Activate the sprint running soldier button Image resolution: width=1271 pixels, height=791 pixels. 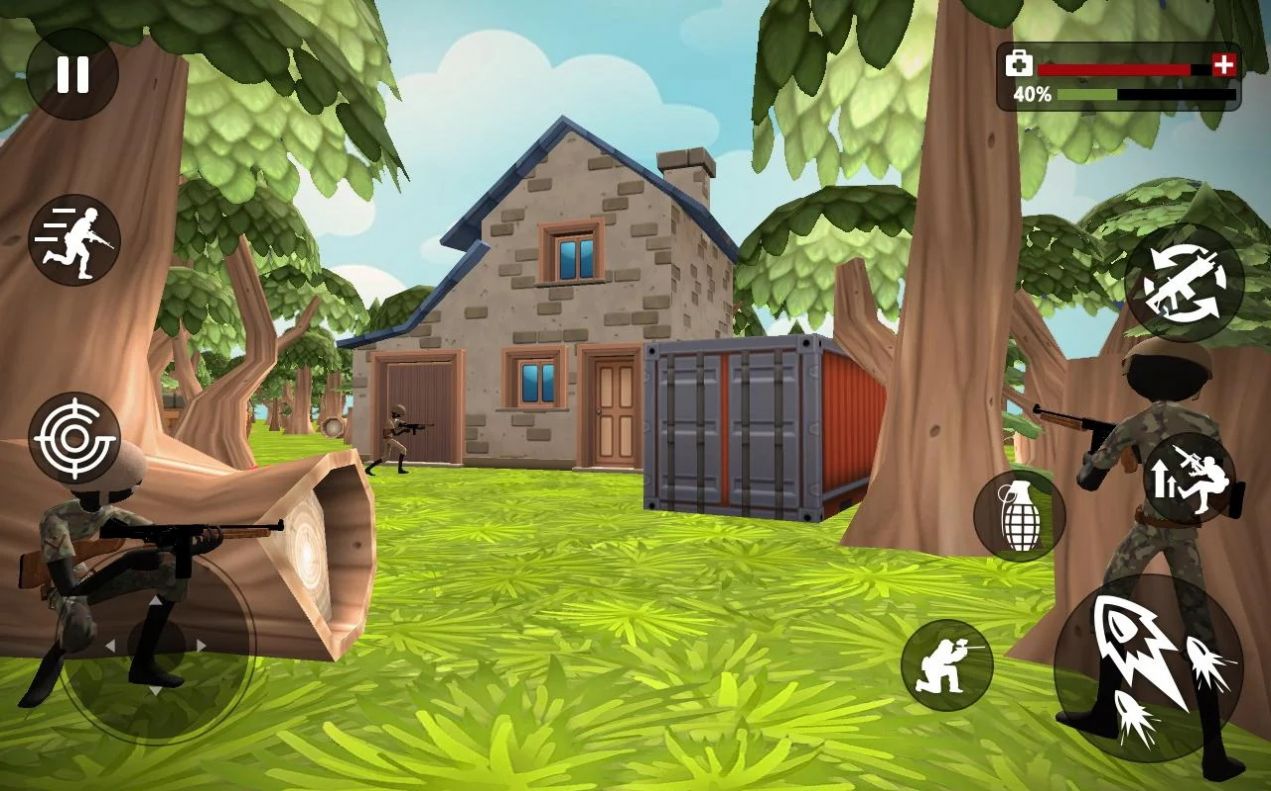coord(74,240)
